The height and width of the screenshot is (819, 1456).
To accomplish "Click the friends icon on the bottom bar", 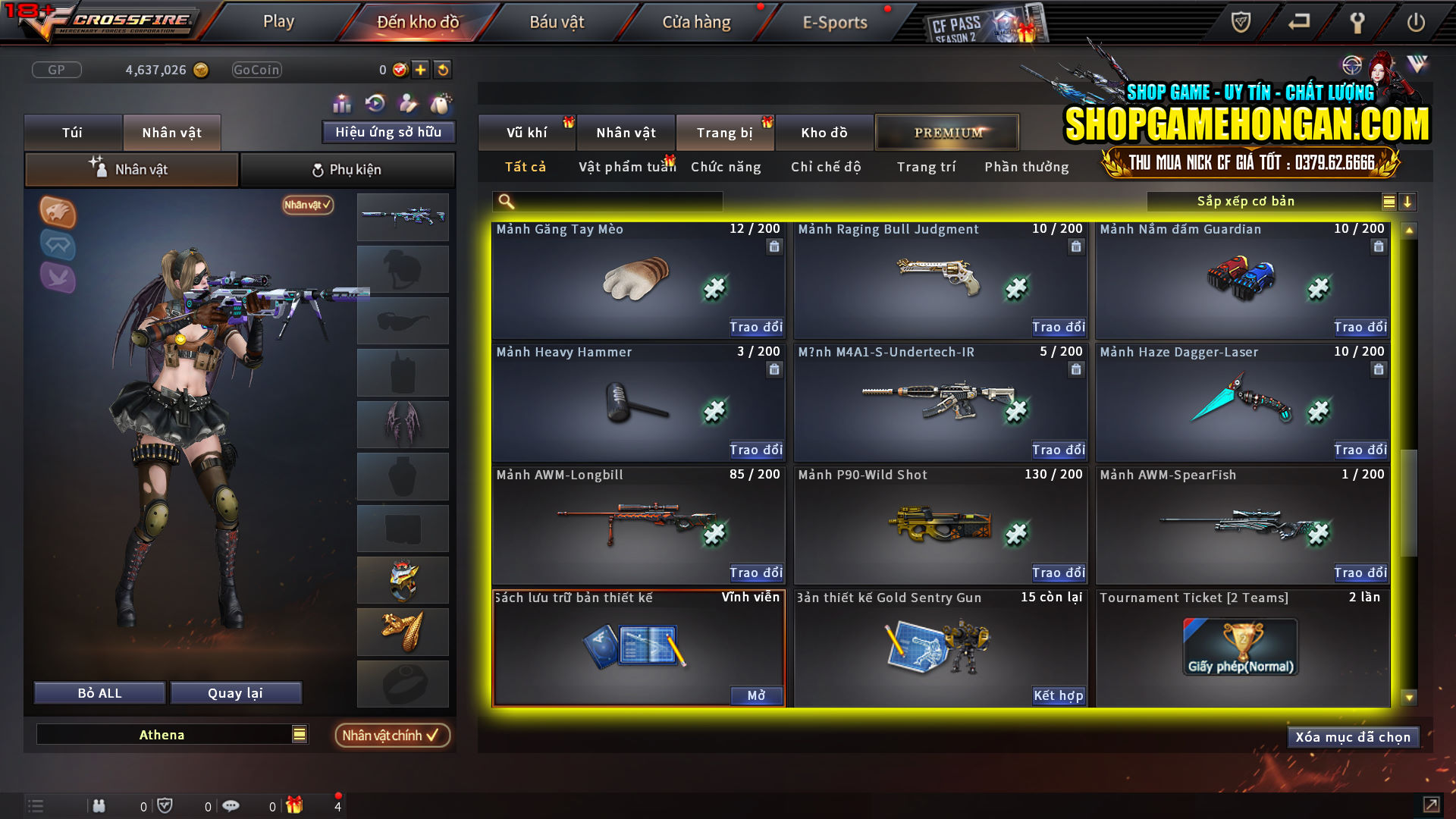I will [x=99, y=805].
